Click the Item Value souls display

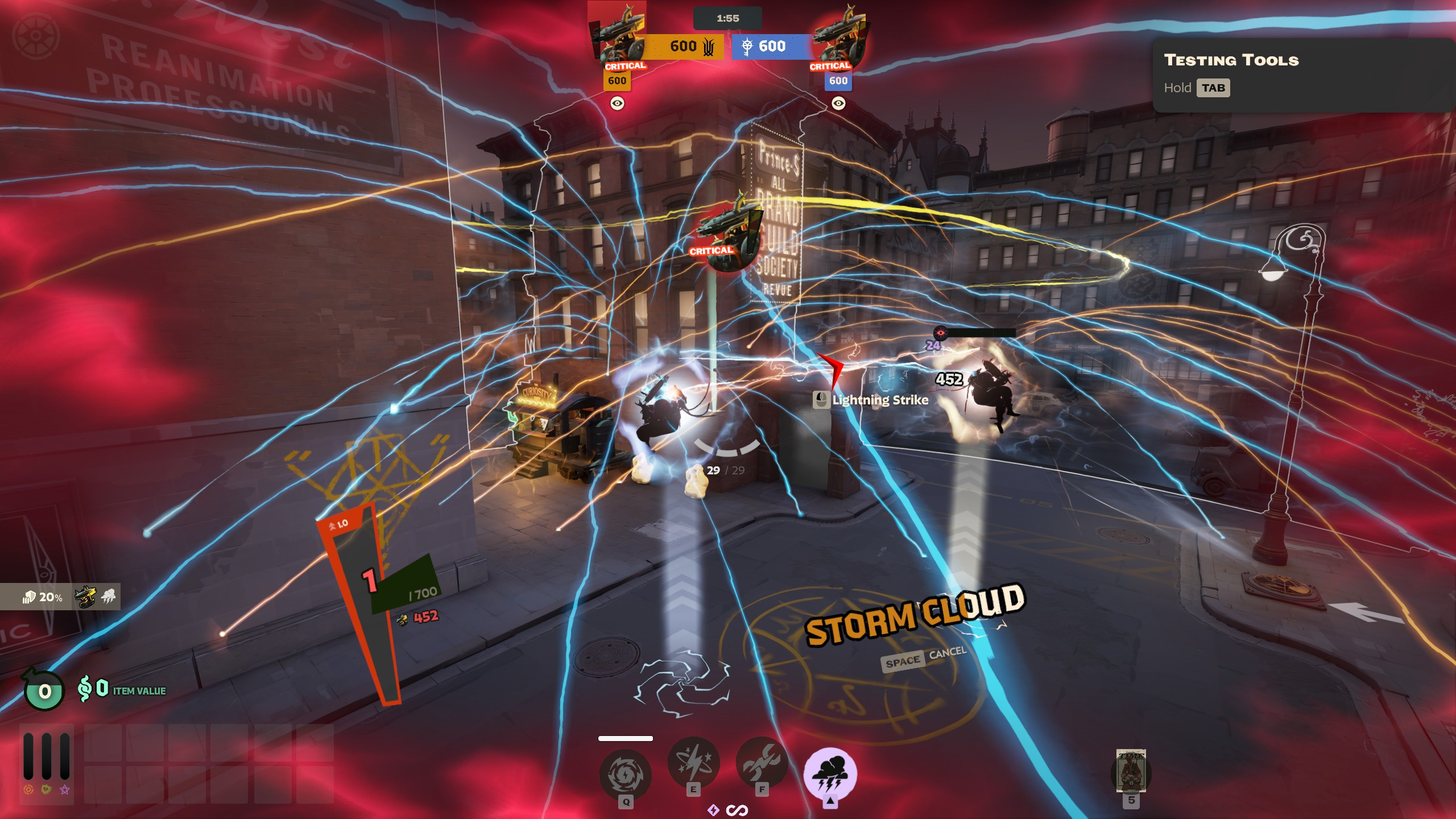[122, 689]
